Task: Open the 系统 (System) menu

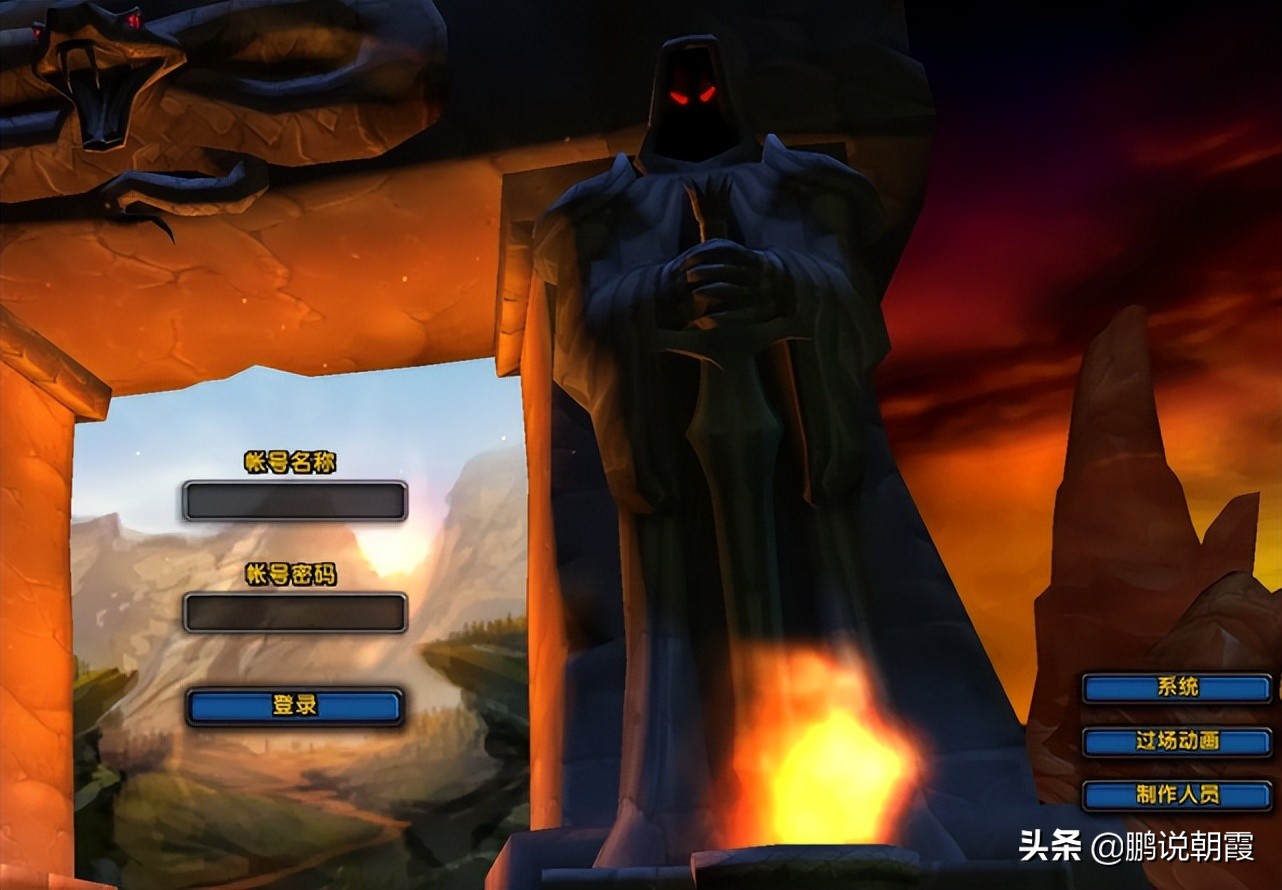Action: [1180, 688]
